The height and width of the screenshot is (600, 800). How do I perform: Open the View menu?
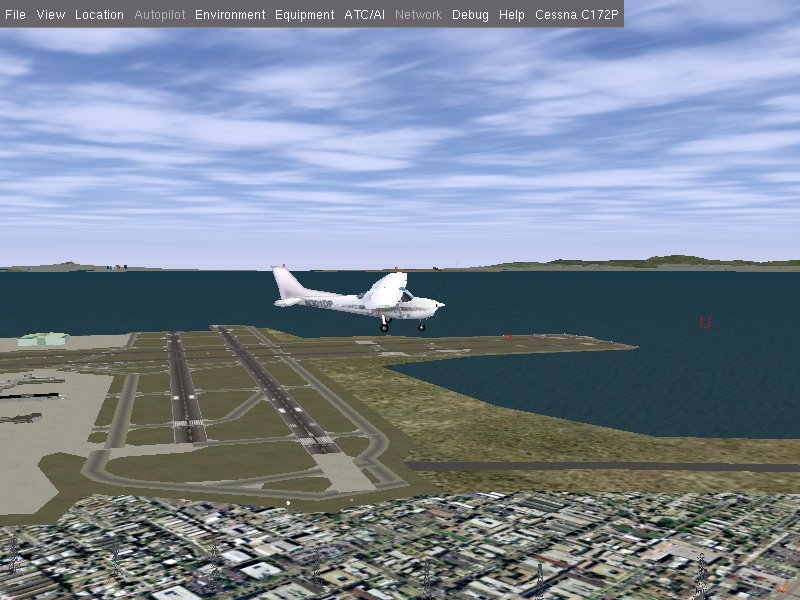(50, 15)
